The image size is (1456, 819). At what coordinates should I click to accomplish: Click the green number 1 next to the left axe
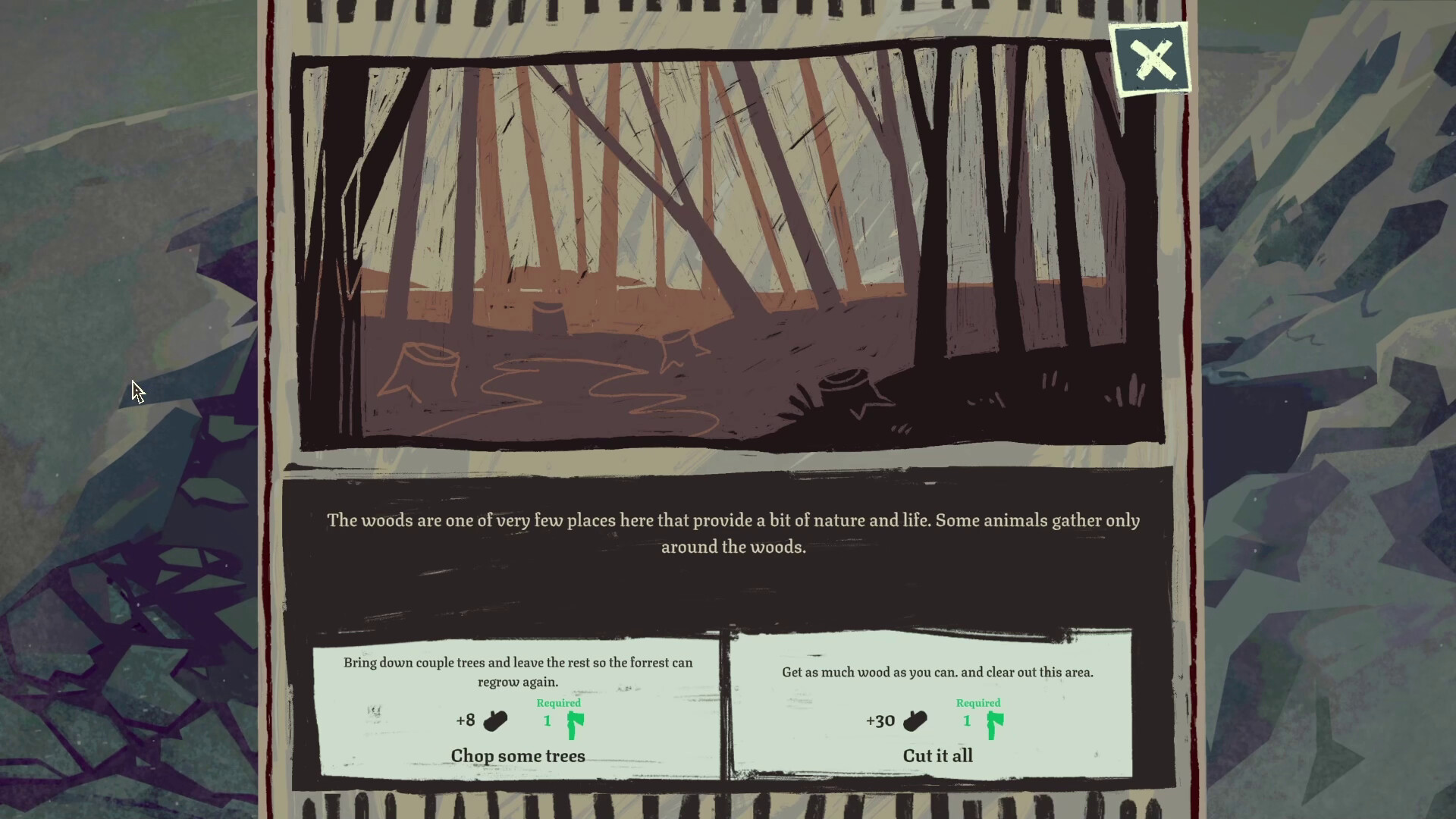547,720
